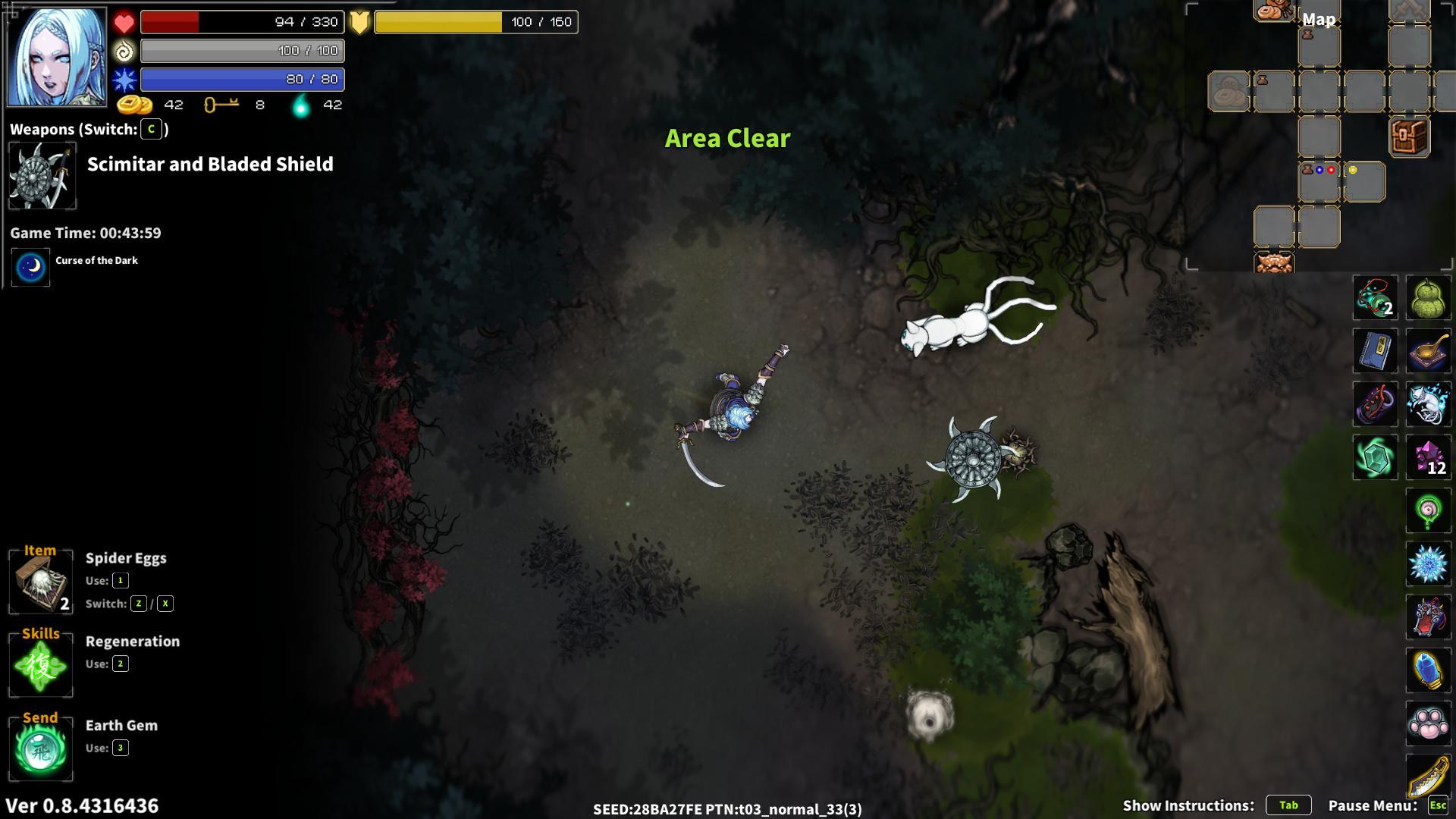Click the Show Instructions label
This screenshot has height=819, width=1456.
point(1188,805)
